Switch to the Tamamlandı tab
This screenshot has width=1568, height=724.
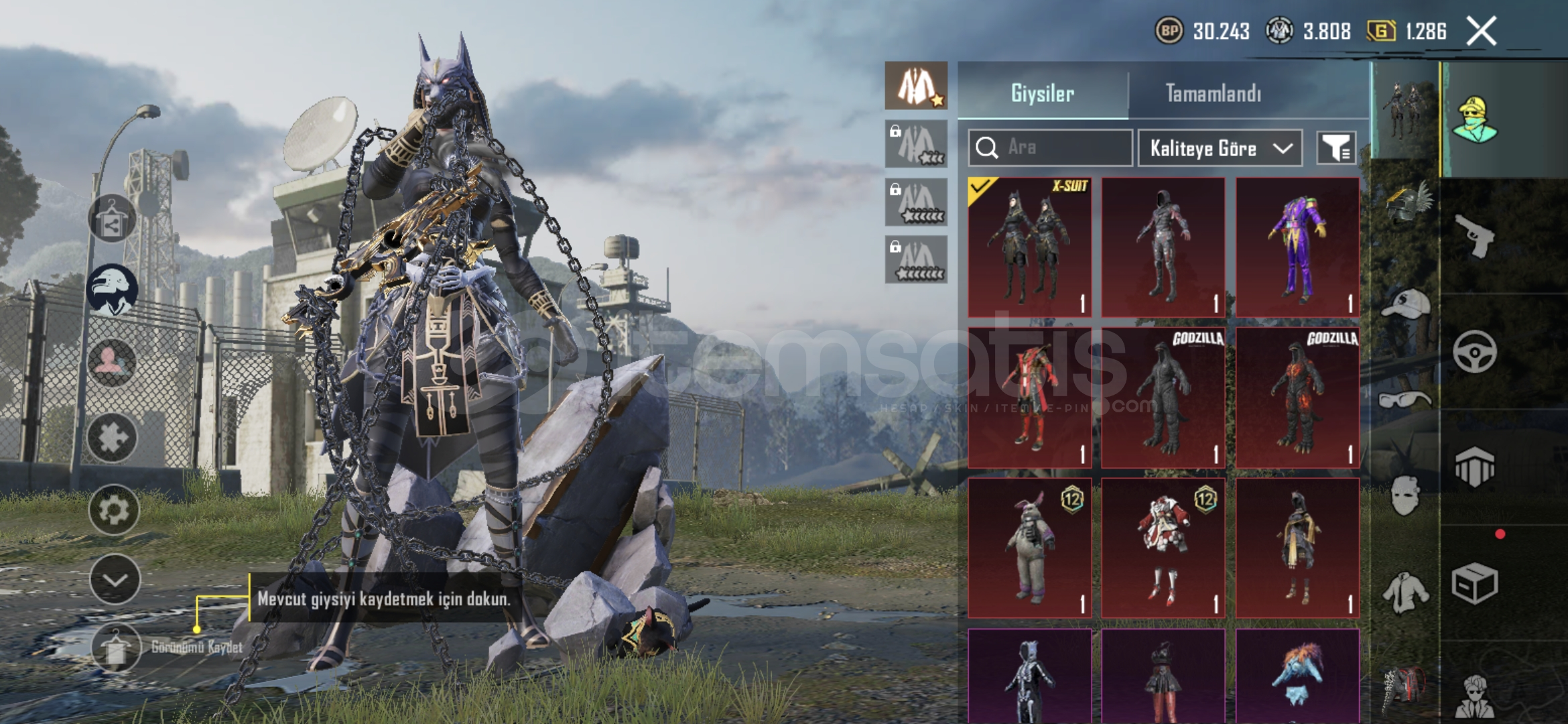[1213, 93]
